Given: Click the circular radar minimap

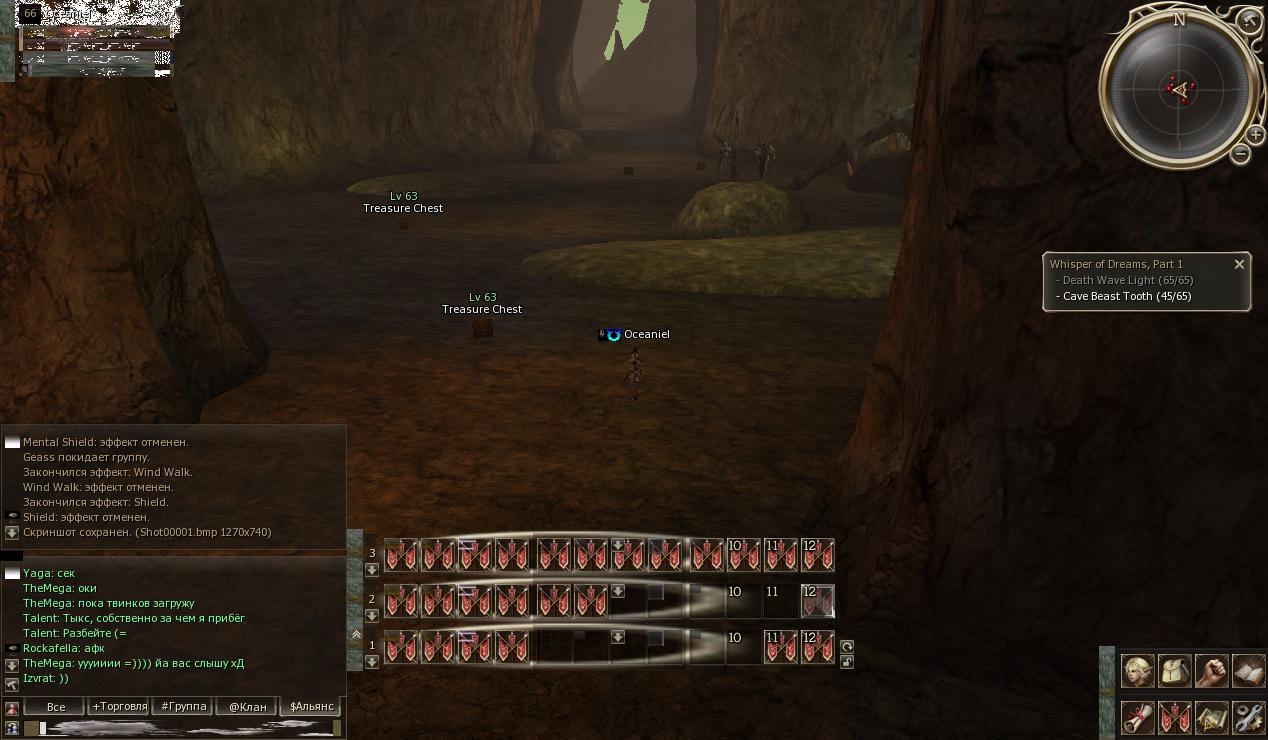Looking at the screenshot, I should [1178, 90].
